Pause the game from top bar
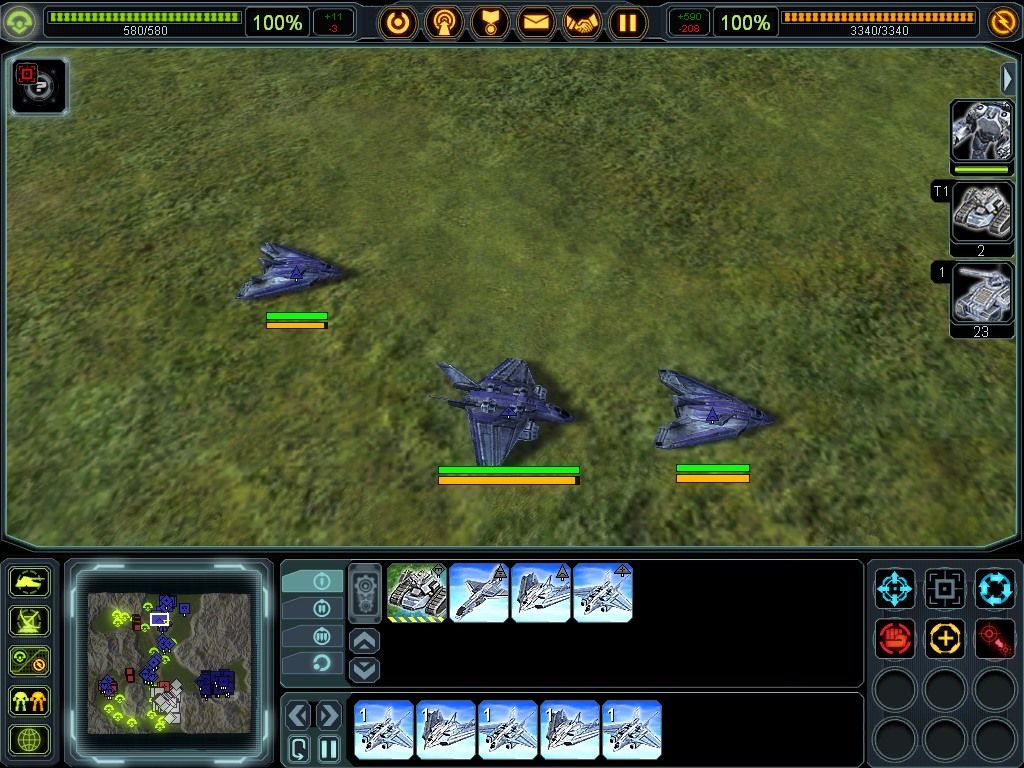This screenshot has width=1024, height=768. (x=628, y=22)
